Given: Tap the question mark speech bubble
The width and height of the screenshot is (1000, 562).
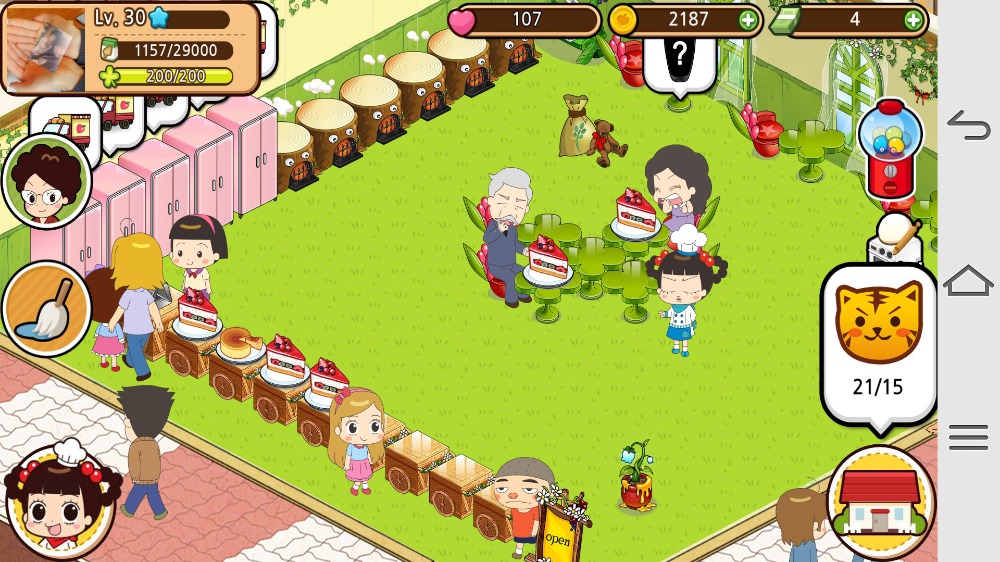Looking at the screenshot, I should [x=680, y=55].
